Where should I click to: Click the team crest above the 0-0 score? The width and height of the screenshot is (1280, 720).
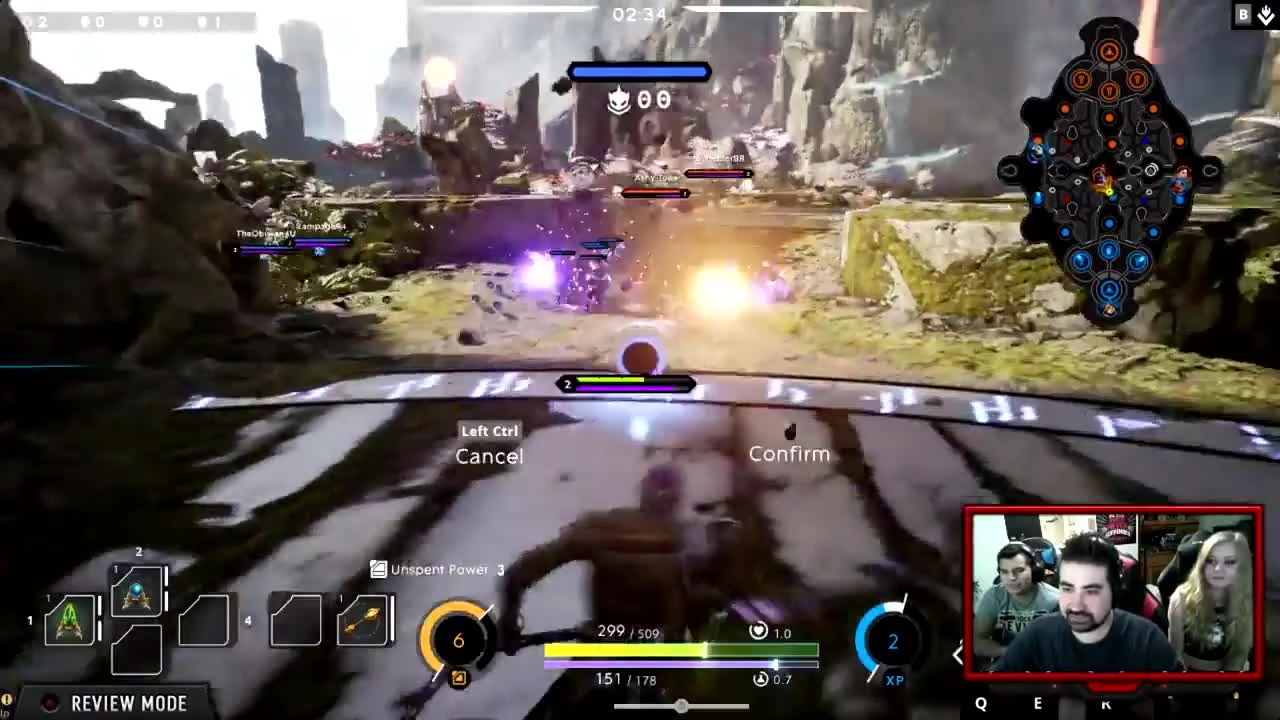coord(618,100)
